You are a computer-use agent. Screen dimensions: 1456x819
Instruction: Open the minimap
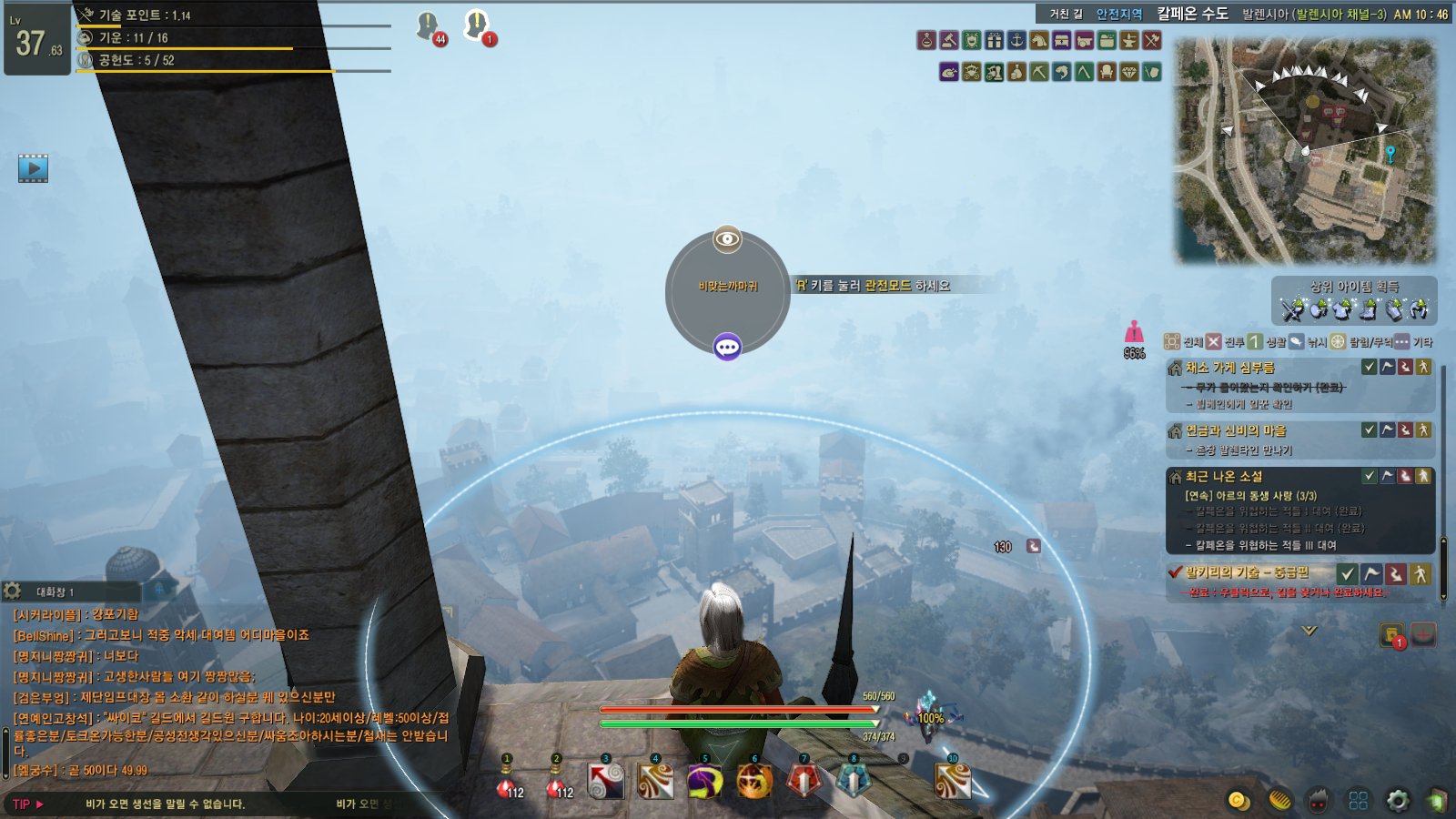coord(1306,150)
